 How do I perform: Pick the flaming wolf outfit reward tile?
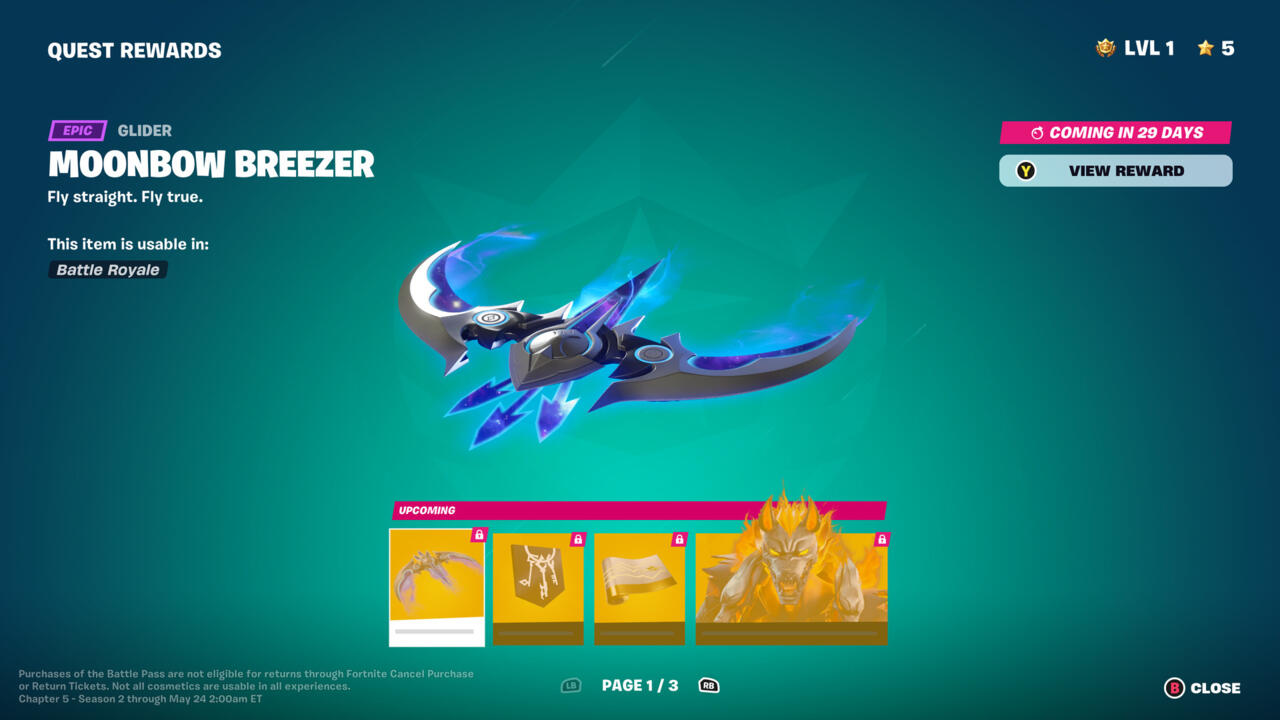click(x=791, y=588)
